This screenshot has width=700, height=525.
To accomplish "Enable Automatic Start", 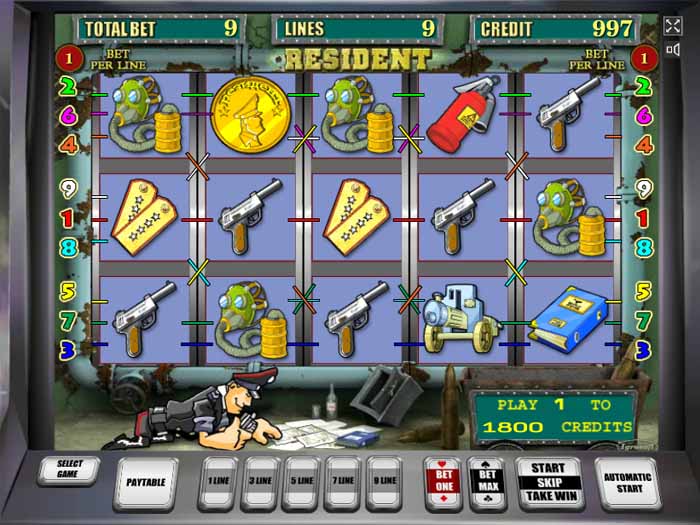I will pyautogui.click(x=627, y=482).
